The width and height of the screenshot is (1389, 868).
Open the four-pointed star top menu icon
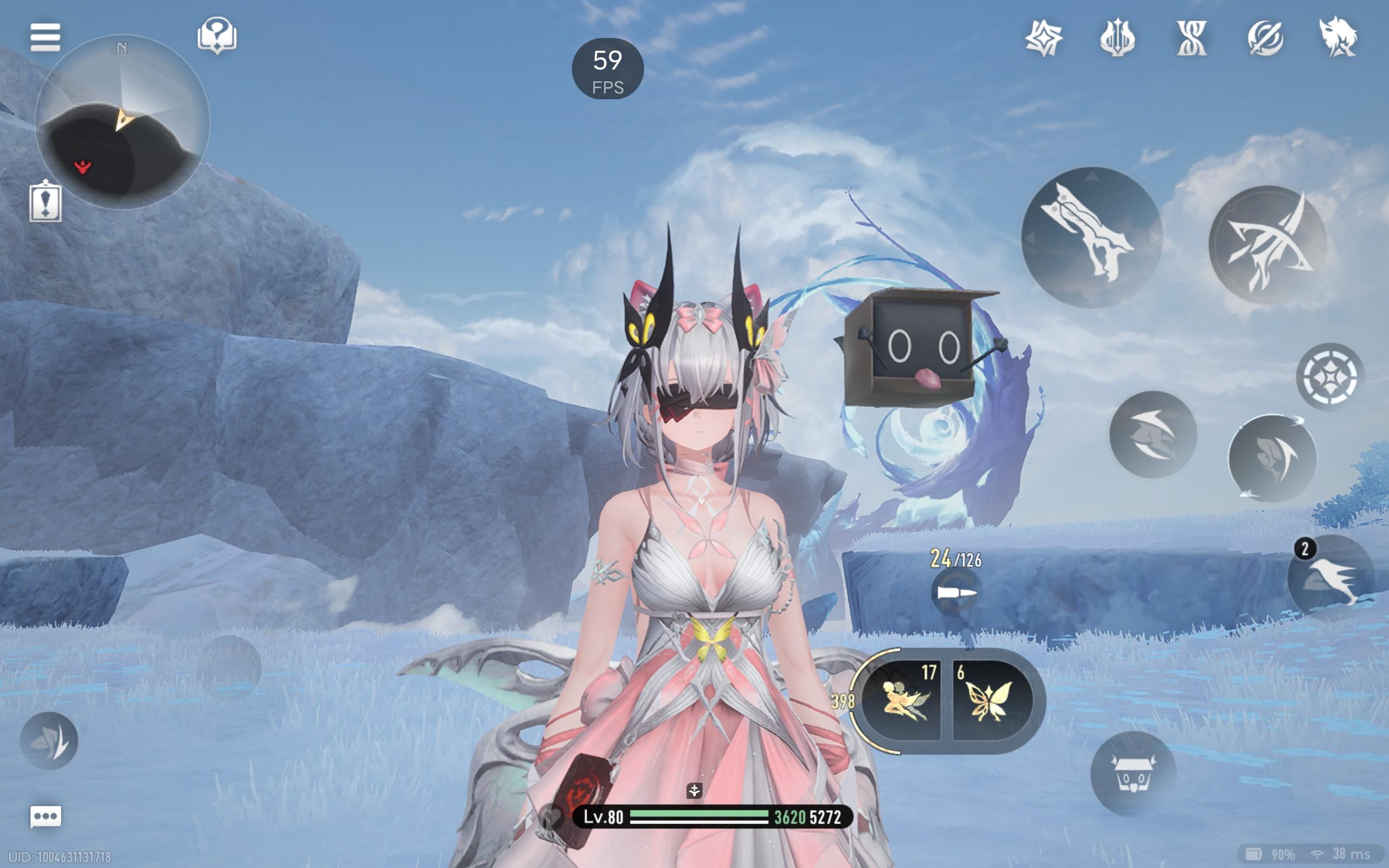1043,39
